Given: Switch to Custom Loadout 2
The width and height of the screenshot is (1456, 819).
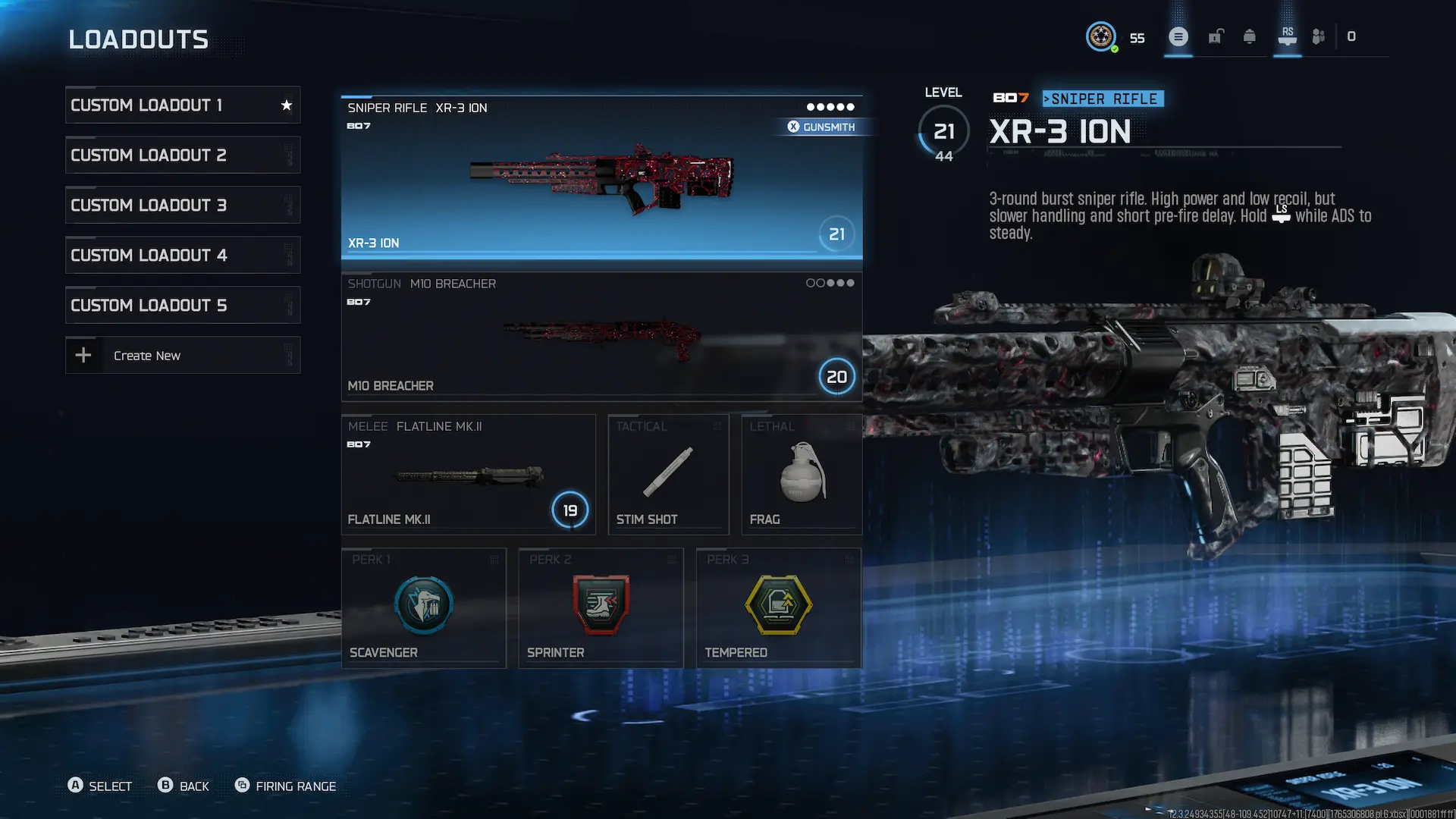Looking at the screenshot, I should 182,155.
